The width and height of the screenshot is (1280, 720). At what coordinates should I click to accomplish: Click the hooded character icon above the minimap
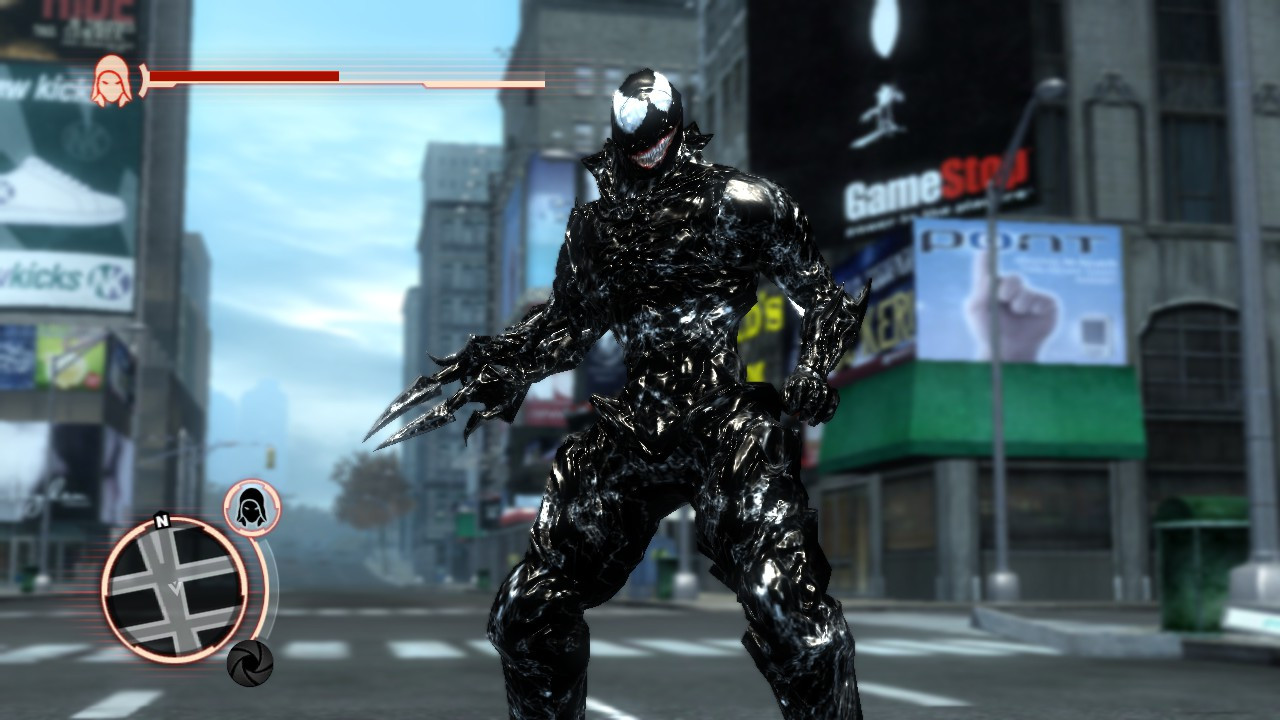(x=251, y=508)
